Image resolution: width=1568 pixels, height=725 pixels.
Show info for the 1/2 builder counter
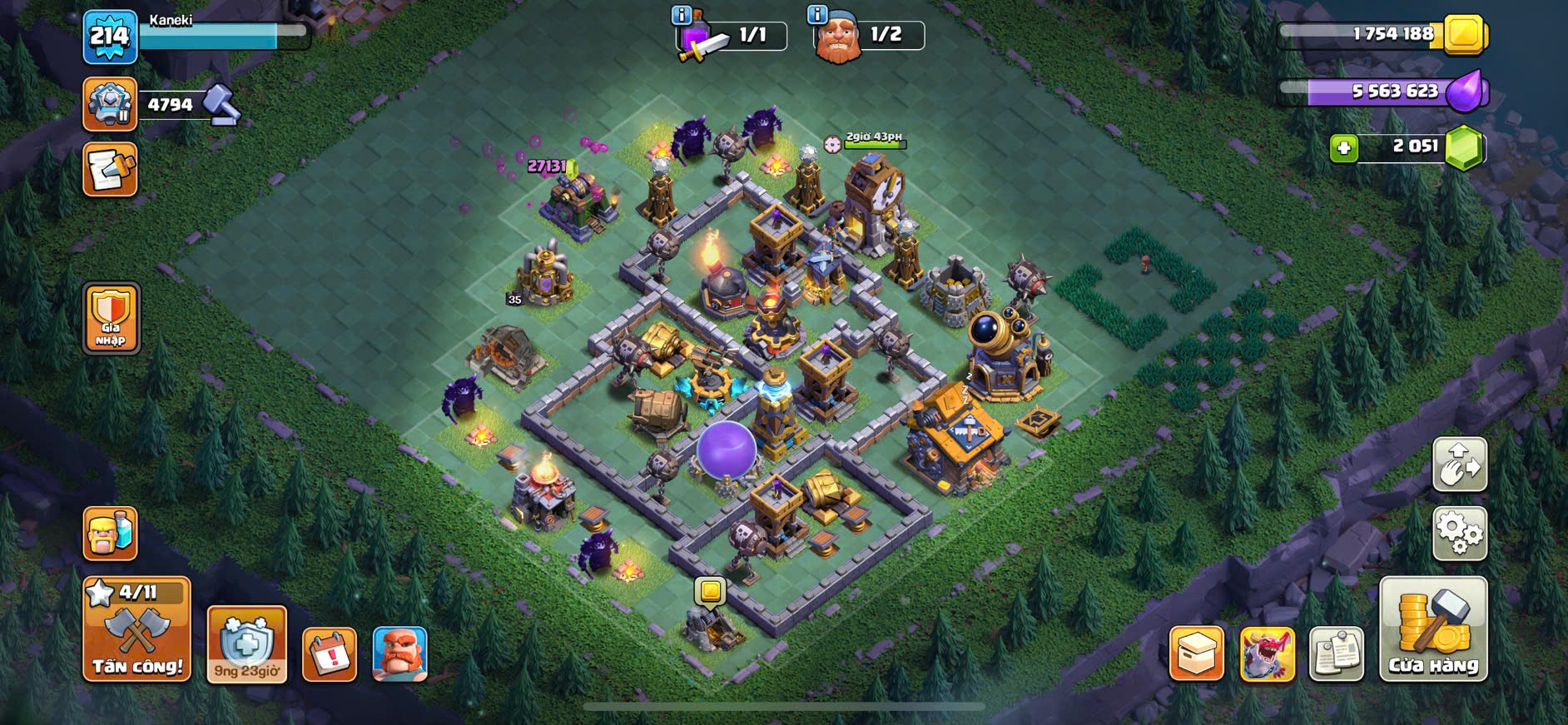817,14
